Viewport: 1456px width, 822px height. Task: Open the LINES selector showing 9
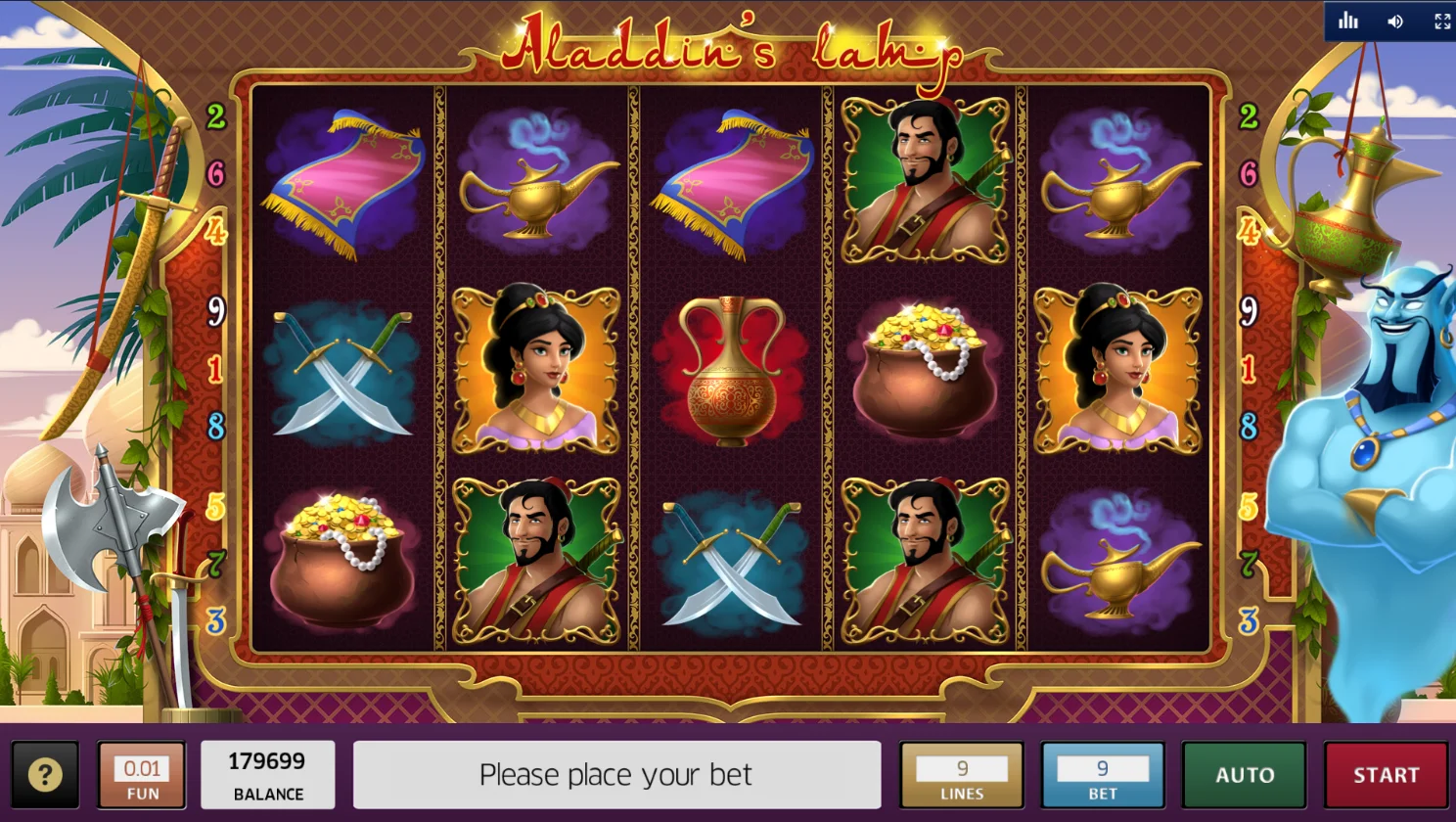[x=961, y=775]
